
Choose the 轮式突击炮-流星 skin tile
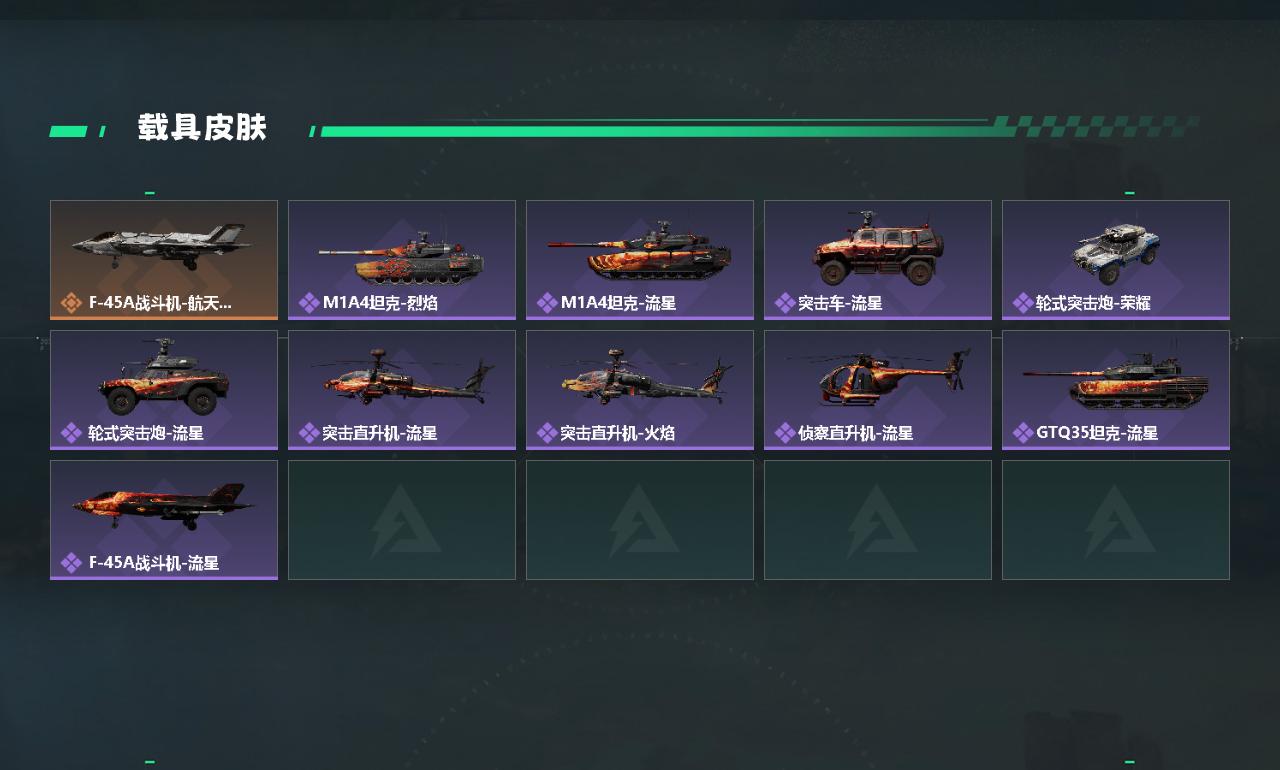pos(164,390)
